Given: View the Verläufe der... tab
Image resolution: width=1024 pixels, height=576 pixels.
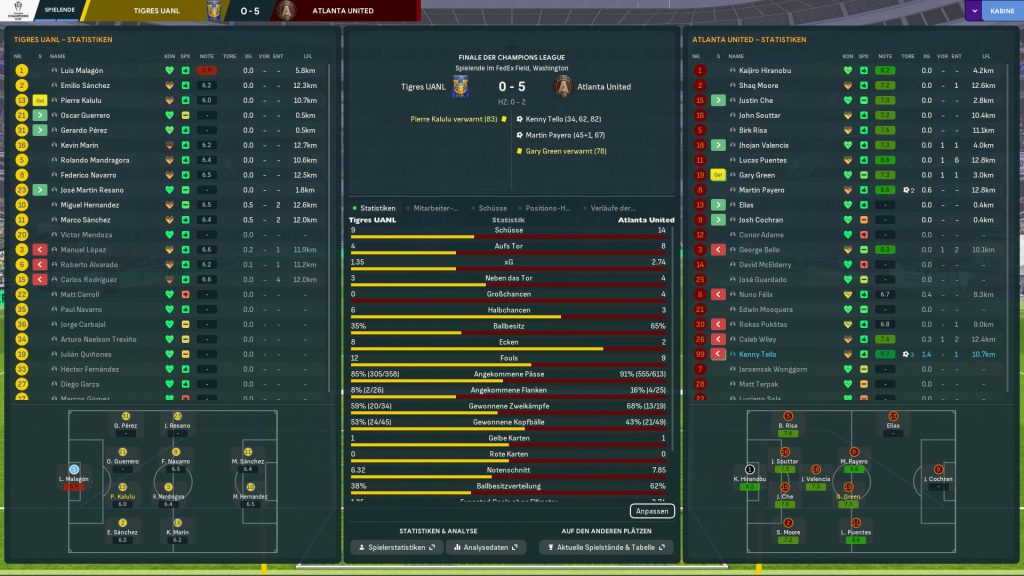Looking at the screenshot, I should (x=613, y=208).
